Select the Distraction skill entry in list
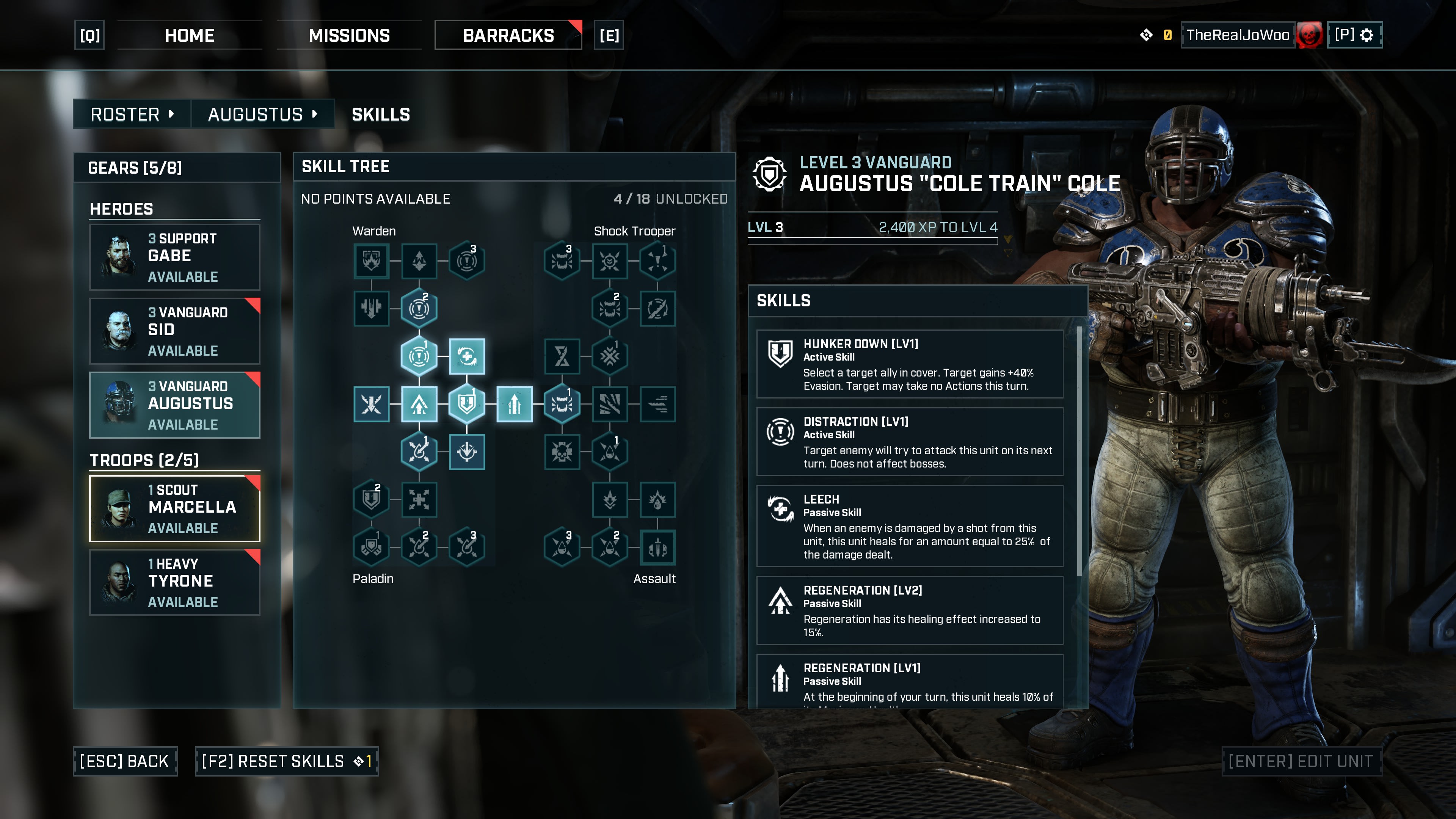 point(910,442)
